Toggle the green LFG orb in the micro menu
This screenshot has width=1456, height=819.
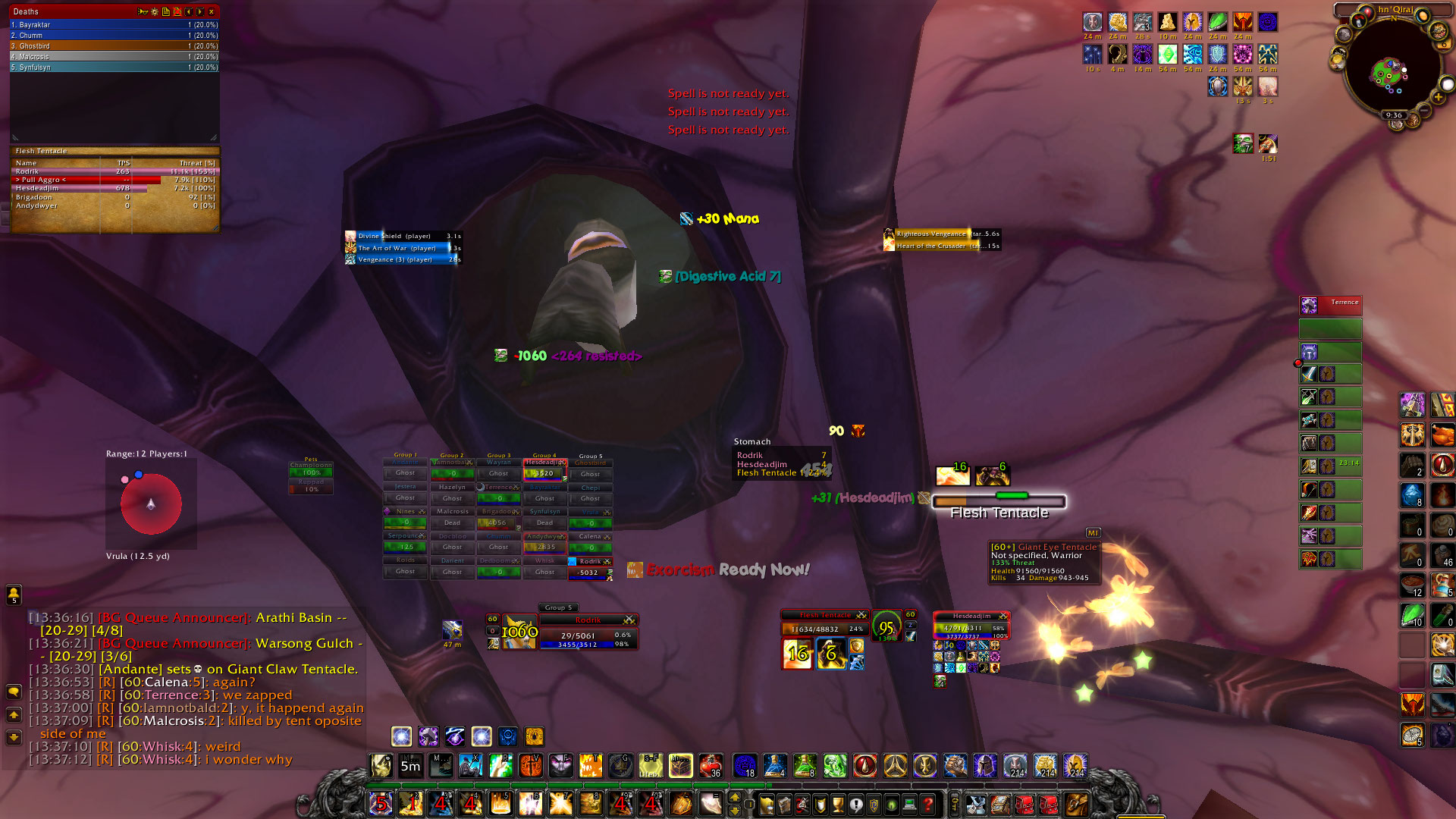pyautogui.click(x=891, y=806)
